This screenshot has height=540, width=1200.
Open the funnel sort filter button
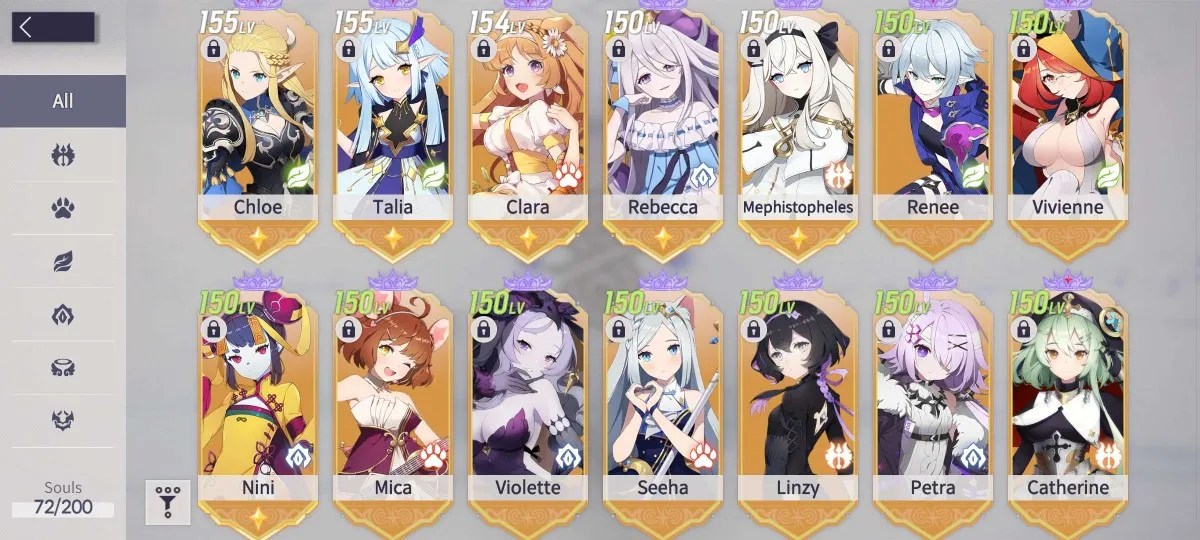coord(167,502)
